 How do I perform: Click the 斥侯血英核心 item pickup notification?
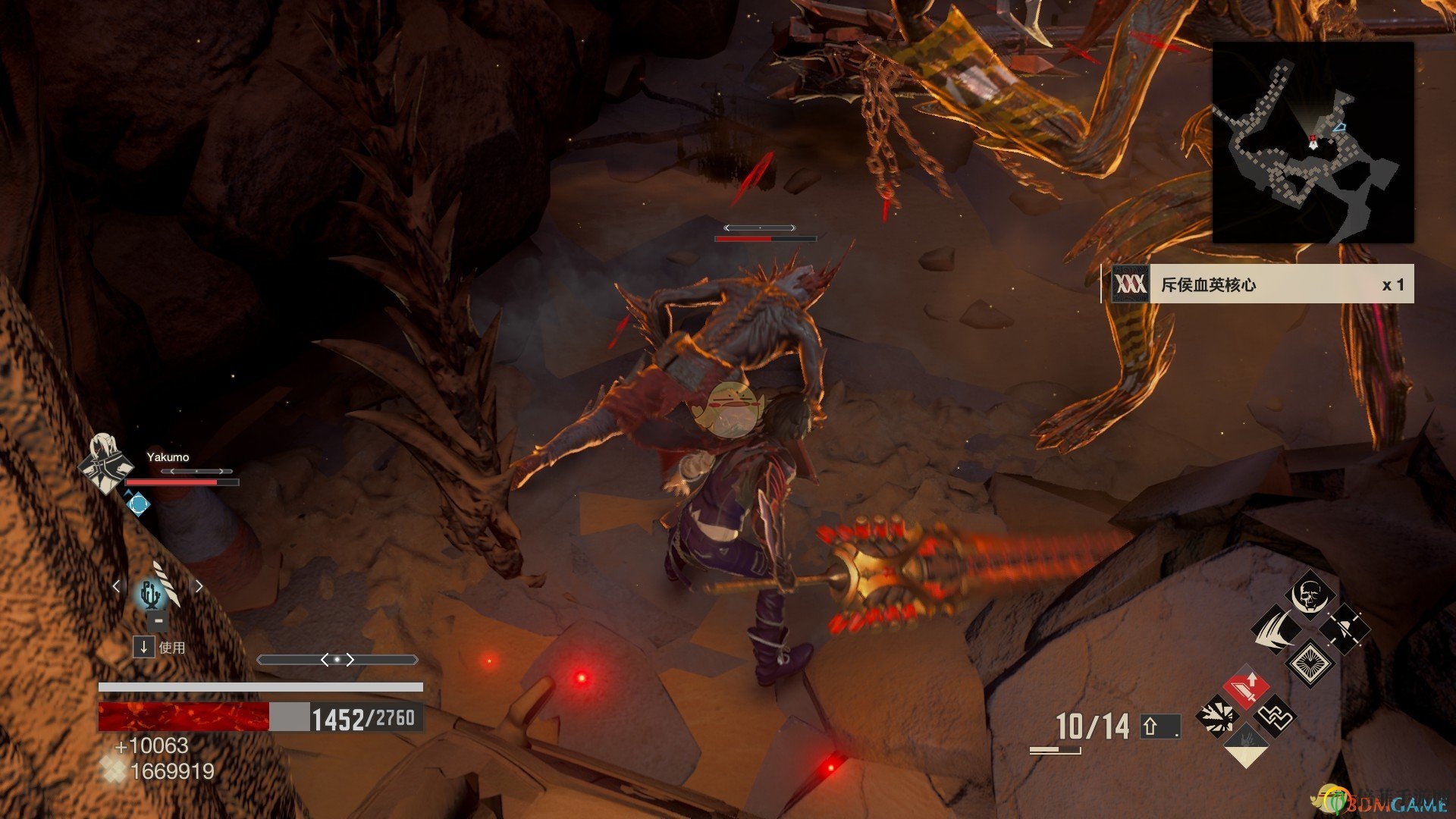point(1257,284)
